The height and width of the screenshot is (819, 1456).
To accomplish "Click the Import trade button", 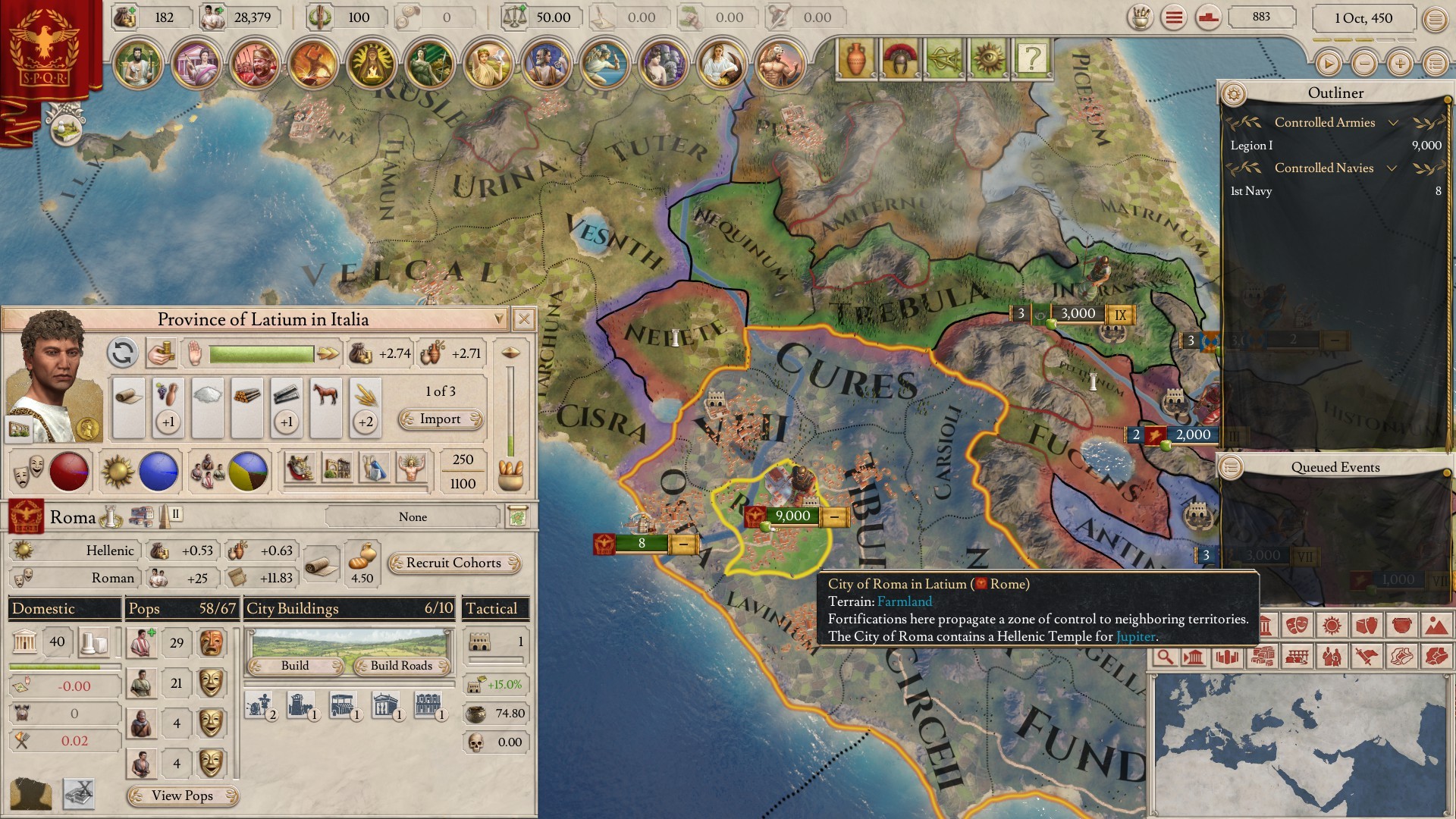I will coord(440,419).
